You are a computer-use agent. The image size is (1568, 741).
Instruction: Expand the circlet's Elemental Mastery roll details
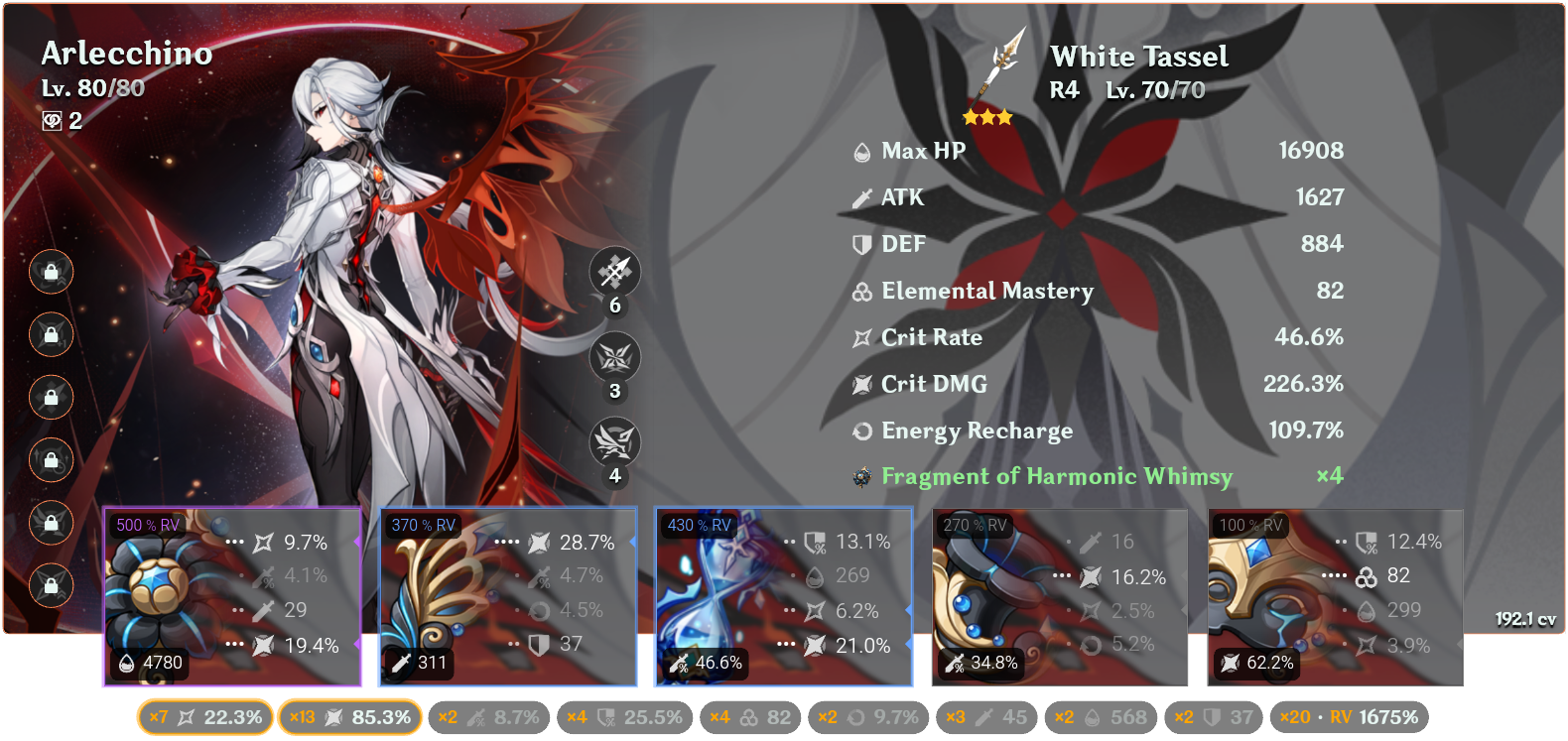click(1334, 575)
